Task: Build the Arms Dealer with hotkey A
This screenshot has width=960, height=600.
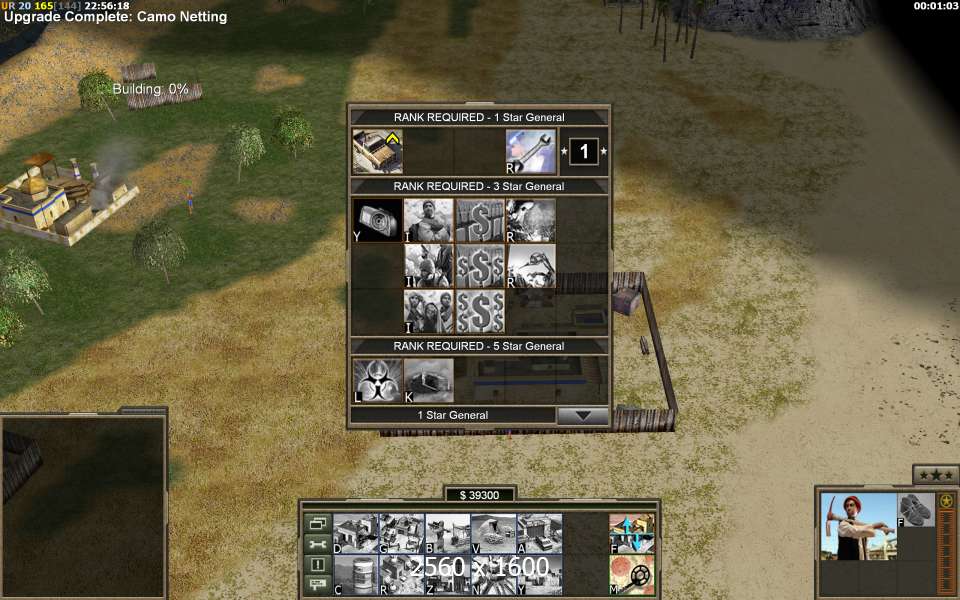Action: [540, 533]
